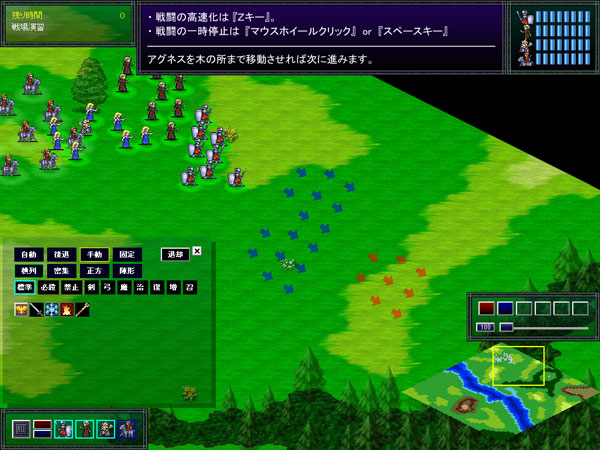Select the mounted cavalry unit portrait
Image resolution: width=600 pixels, height=450 pixels.
[127, 429]
